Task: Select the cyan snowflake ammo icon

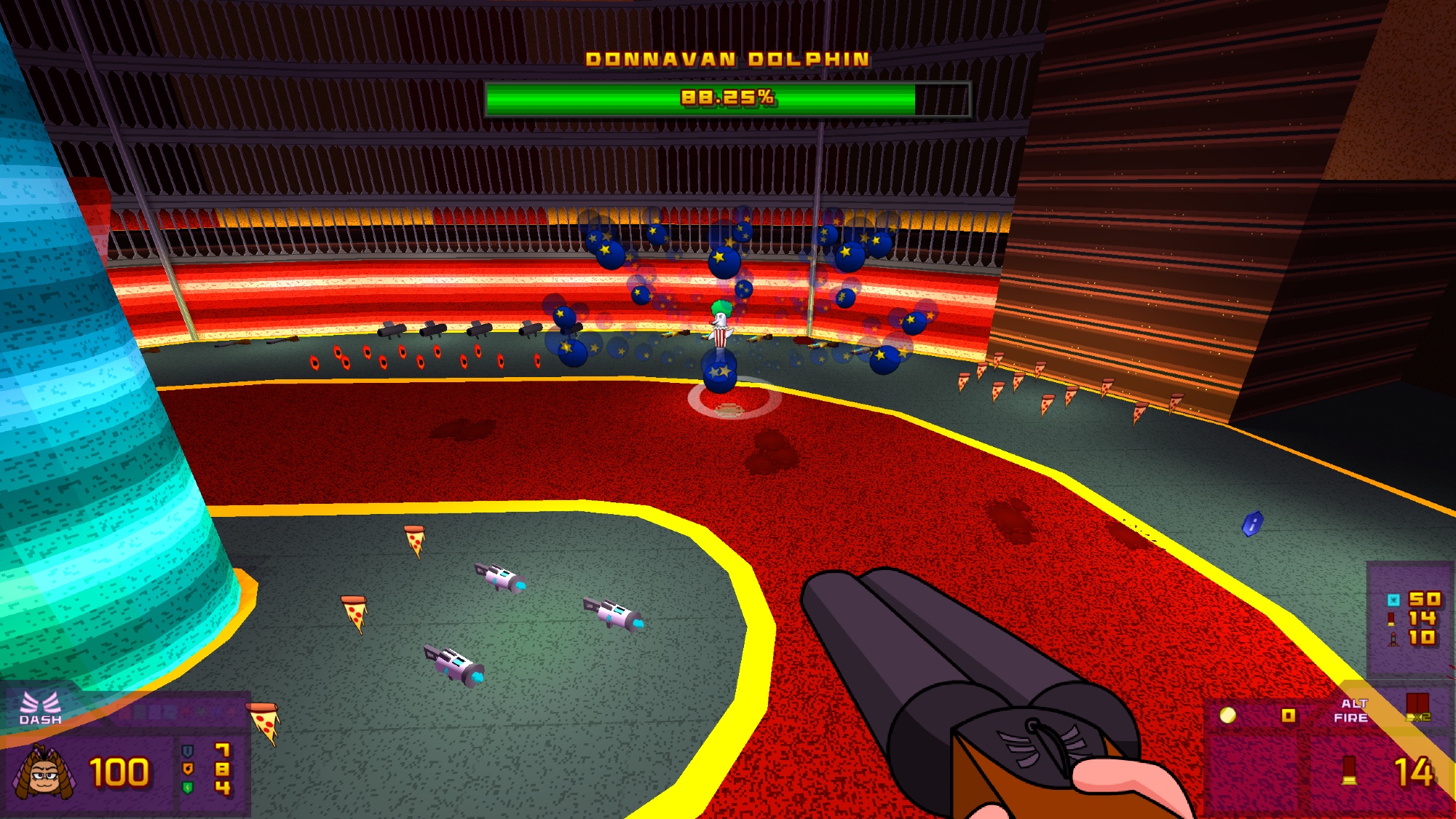Action: (1393, 600)
